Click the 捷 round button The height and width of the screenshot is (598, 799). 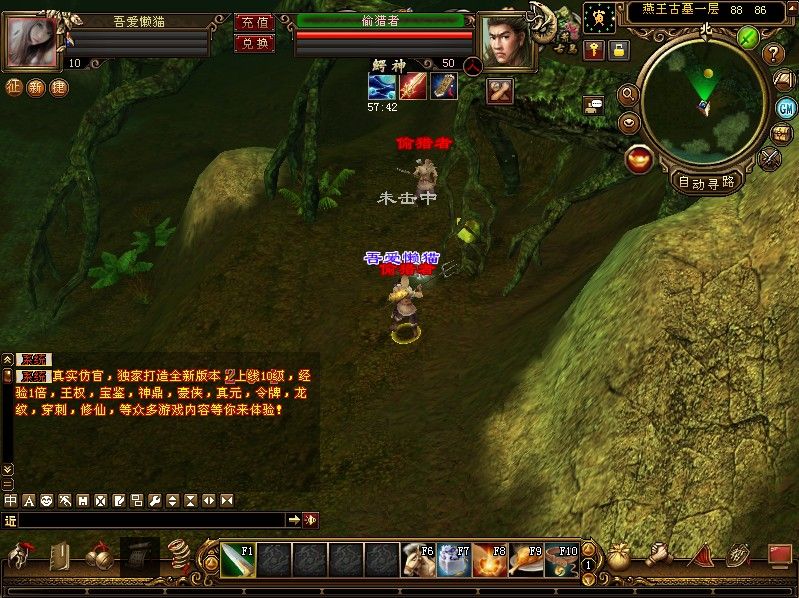59,87
